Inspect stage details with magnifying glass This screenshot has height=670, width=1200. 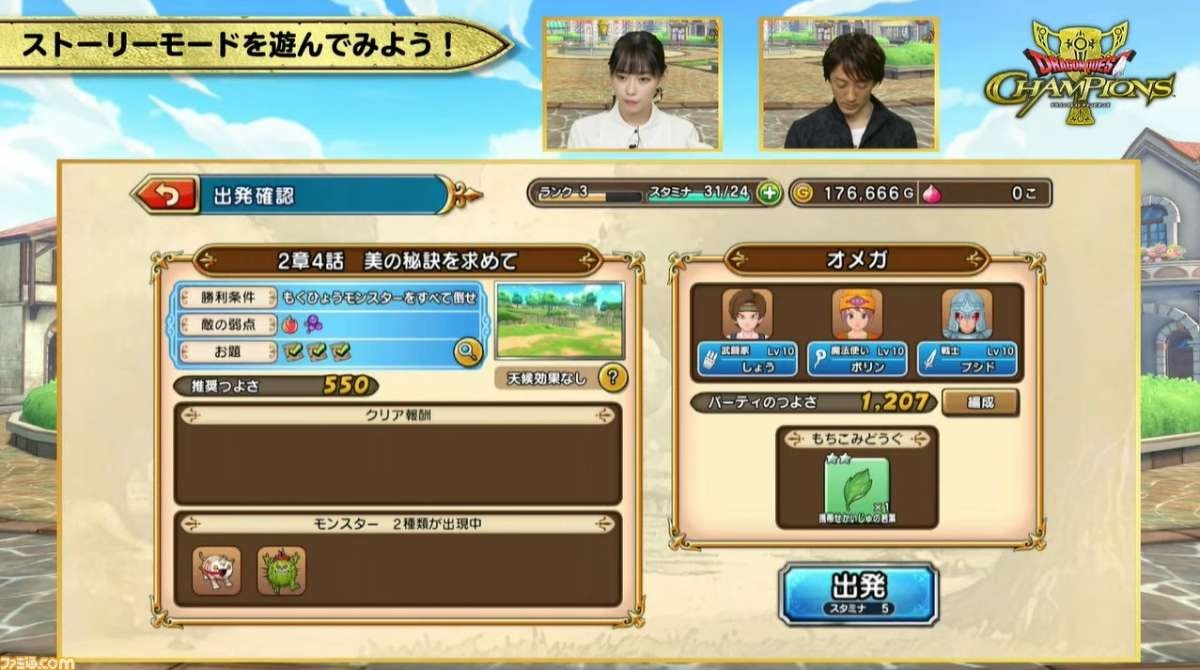tap(467, 350)
